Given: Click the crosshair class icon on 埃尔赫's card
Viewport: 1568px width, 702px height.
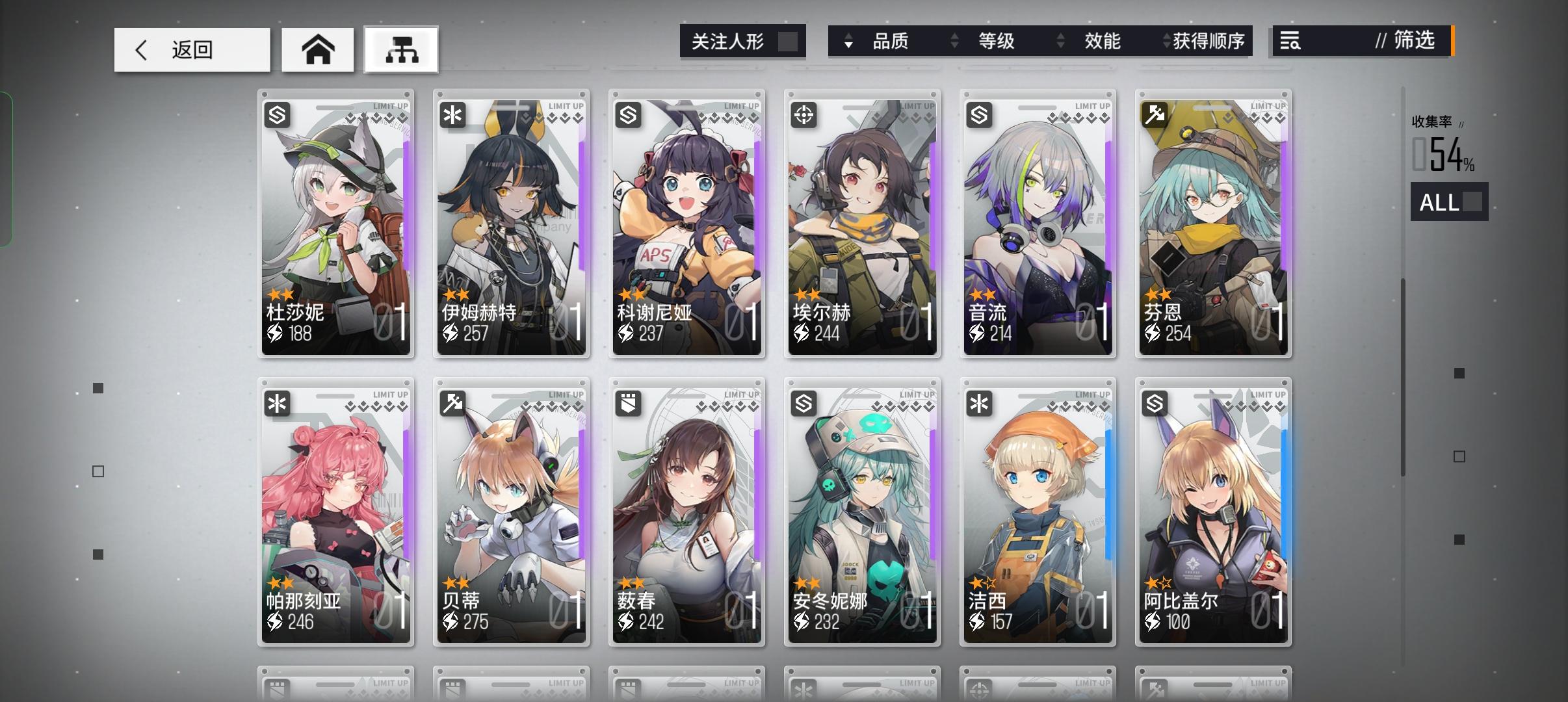Looking at the screenshot, I should [x=804, y=114].
